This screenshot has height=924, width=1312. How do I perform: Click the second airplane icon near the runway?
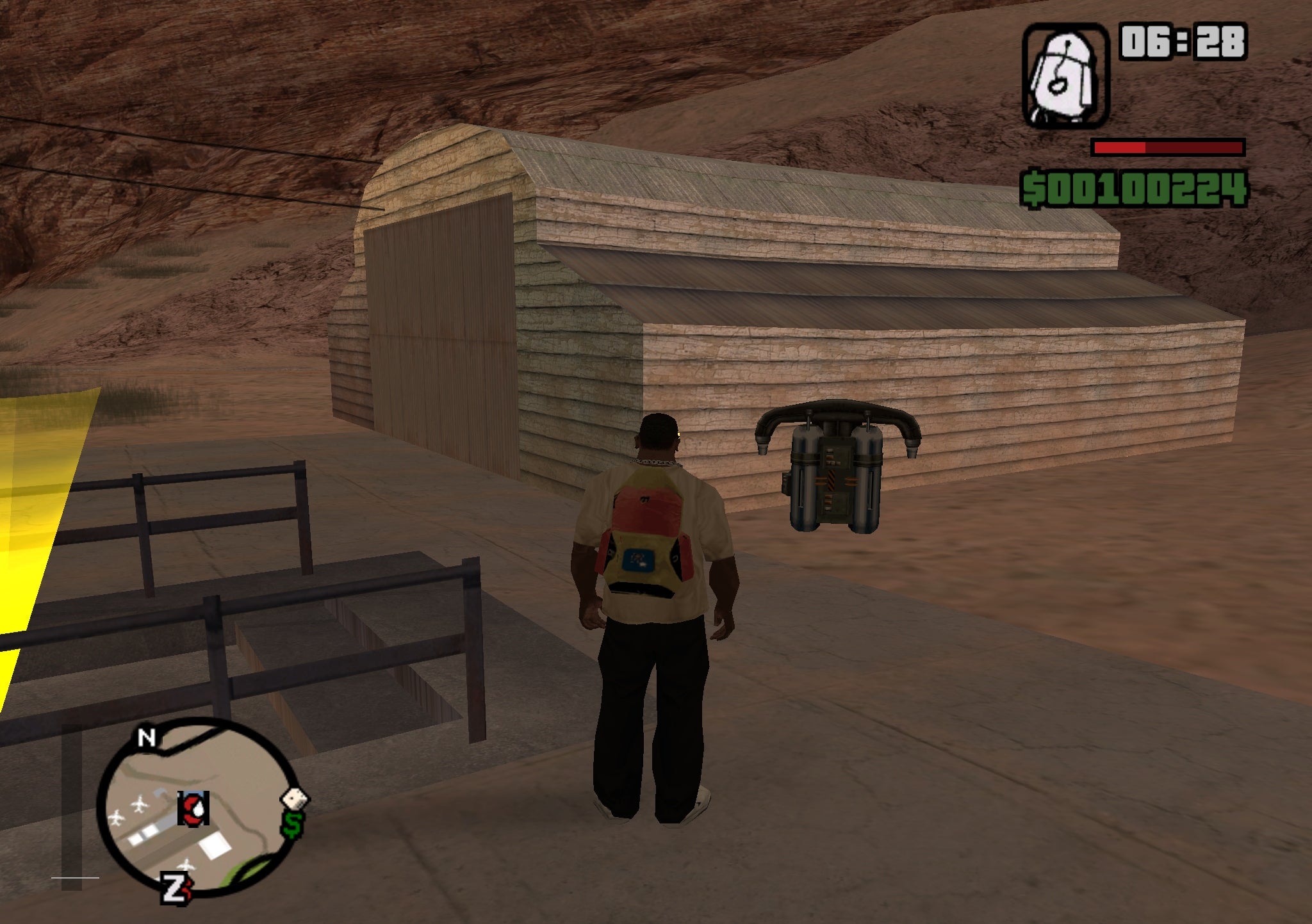point(117,816)
